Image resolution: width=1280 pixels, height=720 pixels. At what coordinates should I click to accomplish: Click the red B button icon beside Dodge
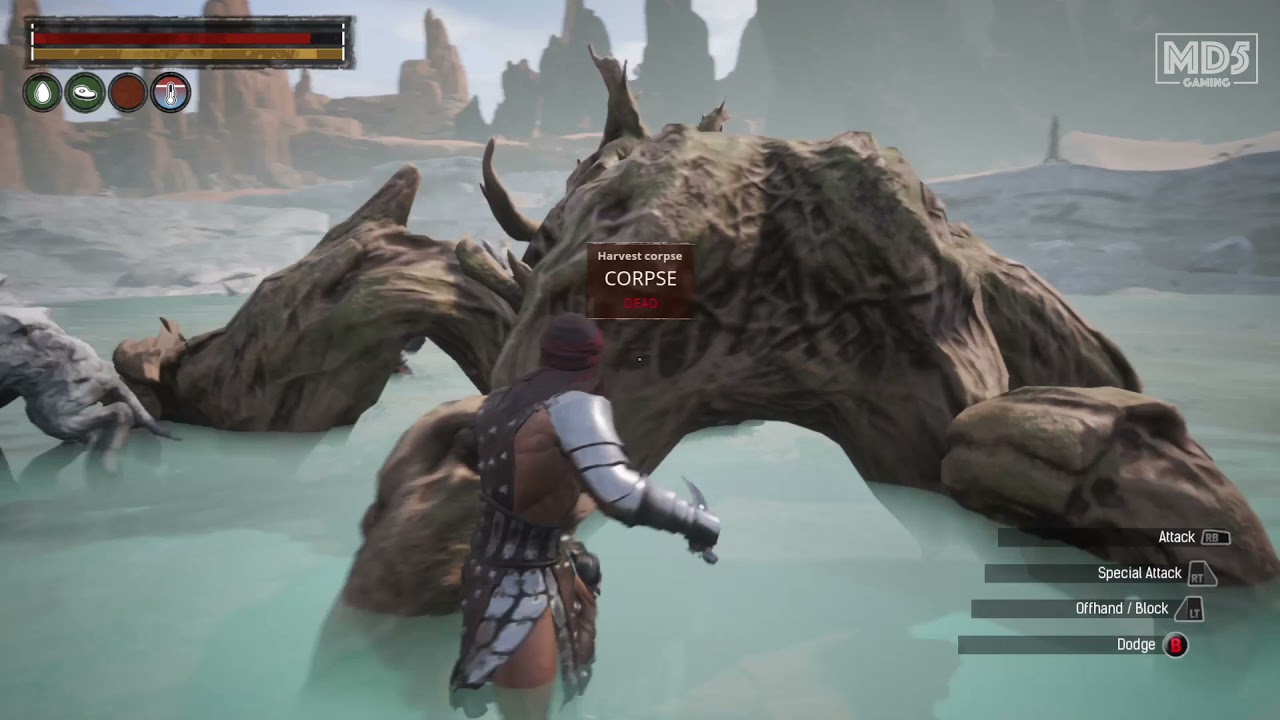point(1176,644)
